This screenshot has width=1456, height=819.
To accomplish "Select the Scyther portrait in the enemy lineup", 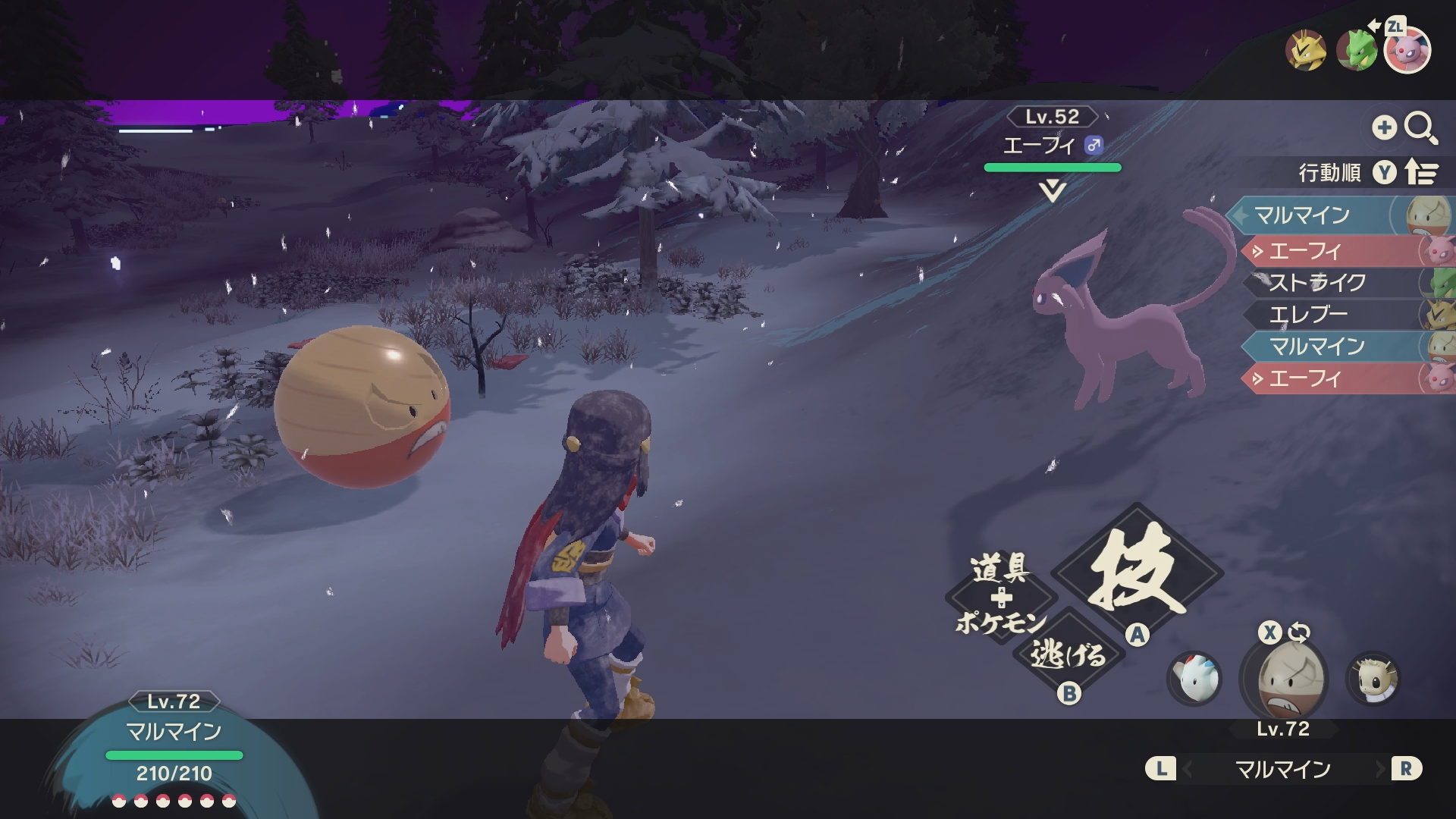I will pos(1356,50).
